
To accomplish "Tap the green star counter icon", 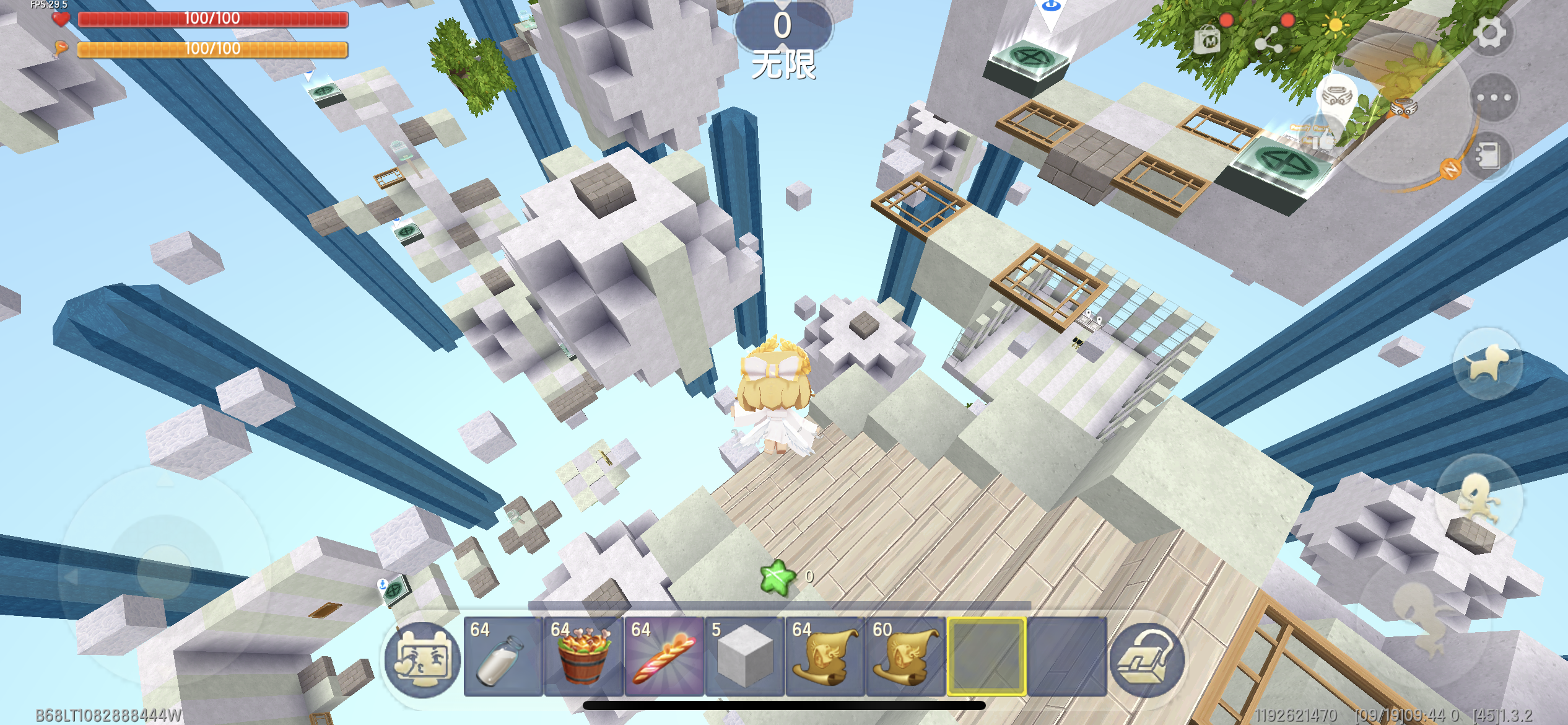I will coord(777,578).
